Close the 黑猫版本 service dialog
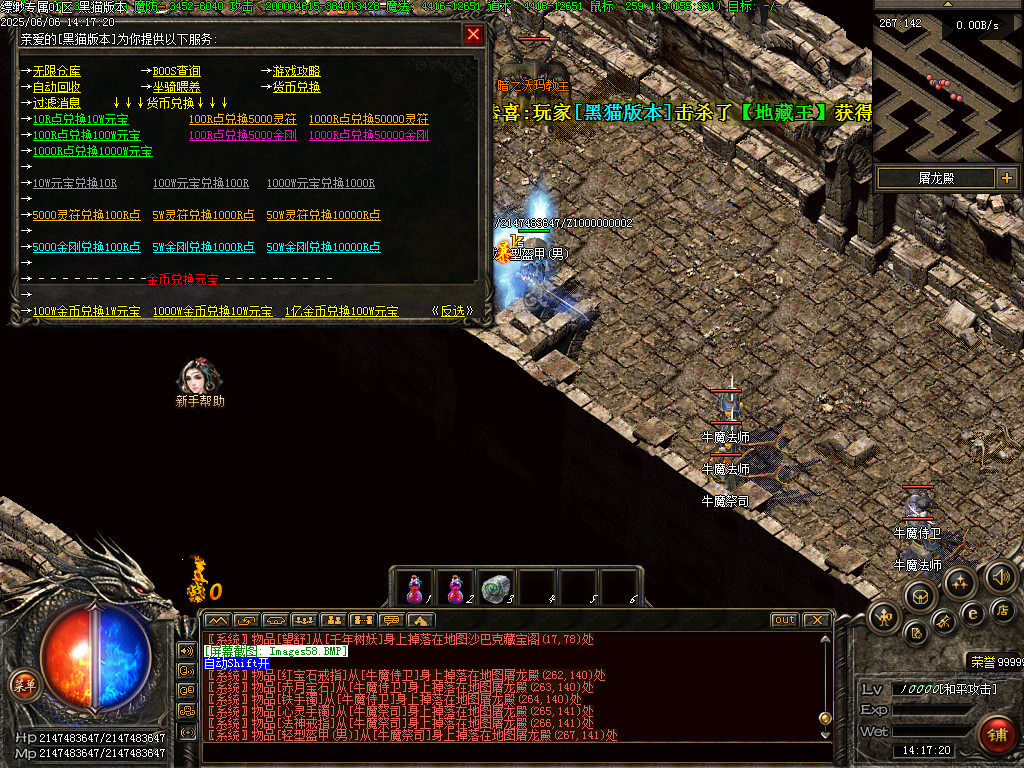 pos(473,35)
